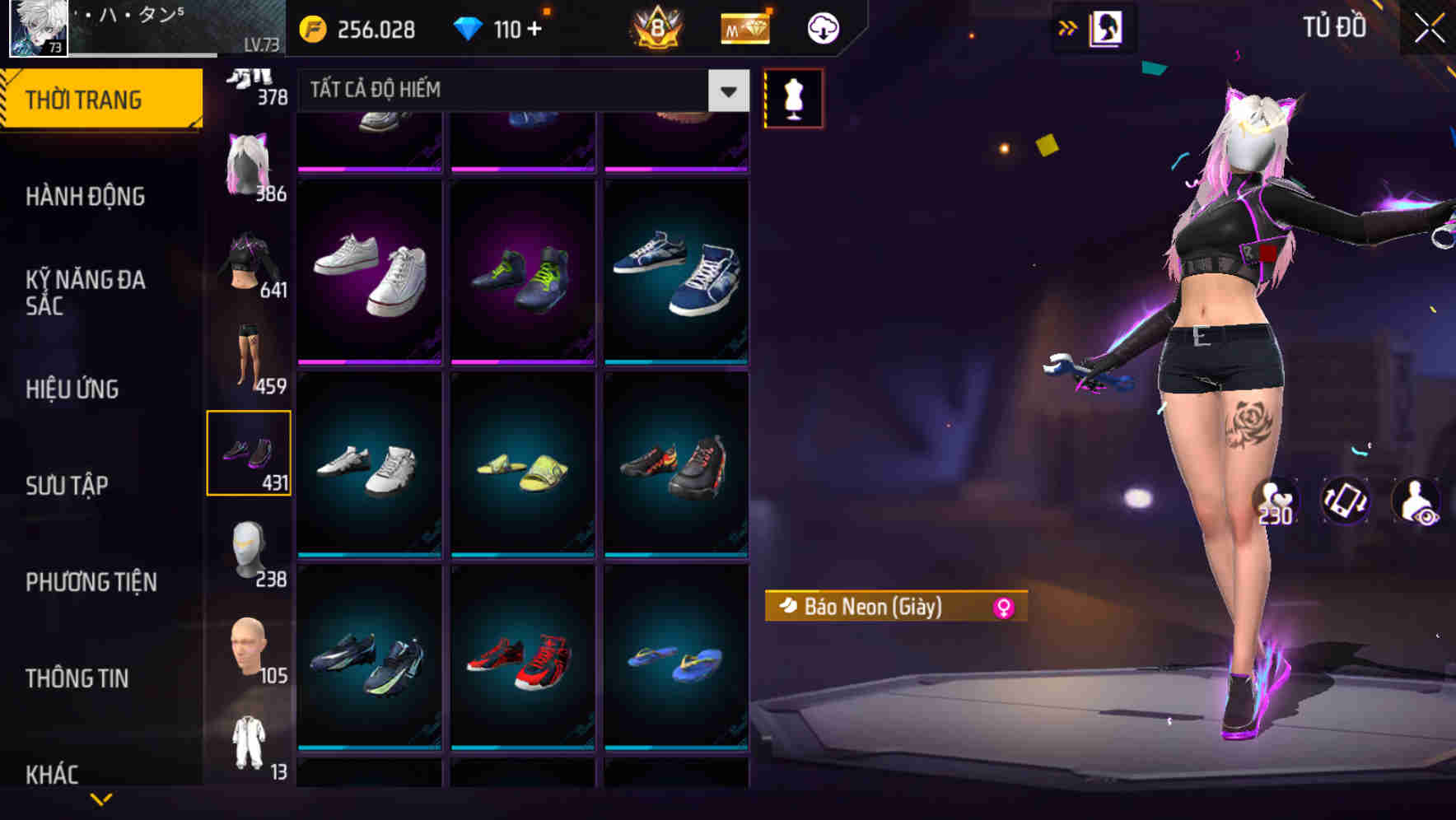The image size is (1456, 820).
Task: Click the likeability icon showing 230
Action: tap(1274, 504)
